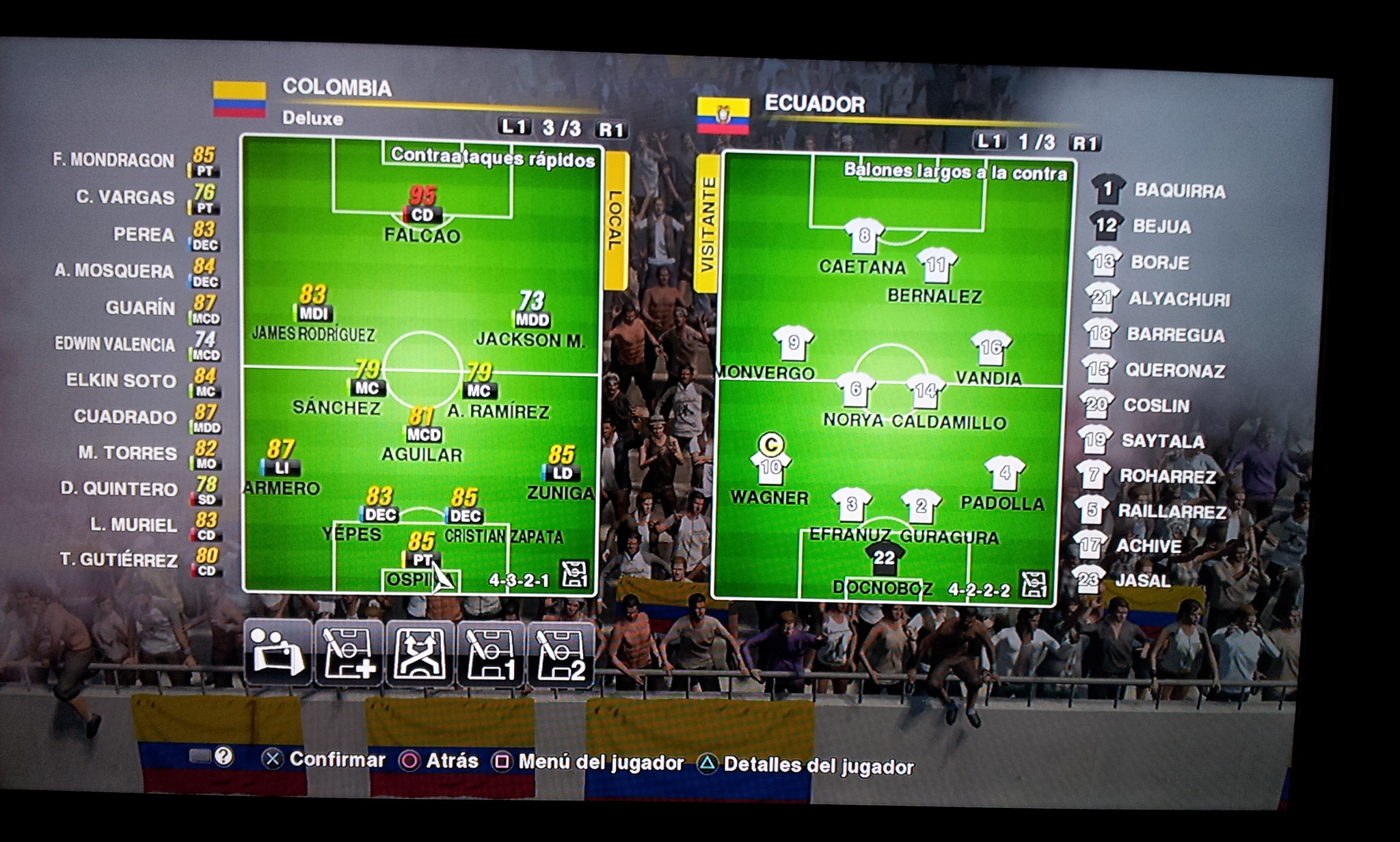Choose Ecuador goalkeeper Docnoboz
The width and height of the screenshot is (1400, 842).
coord(883,559)
